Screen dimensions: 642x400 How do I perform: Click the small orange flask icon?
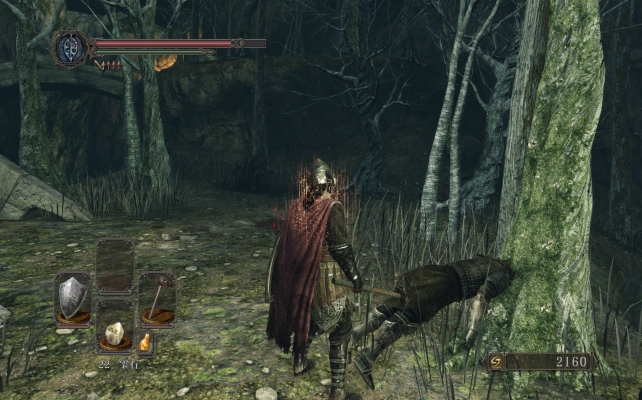(x=145, y=342)
